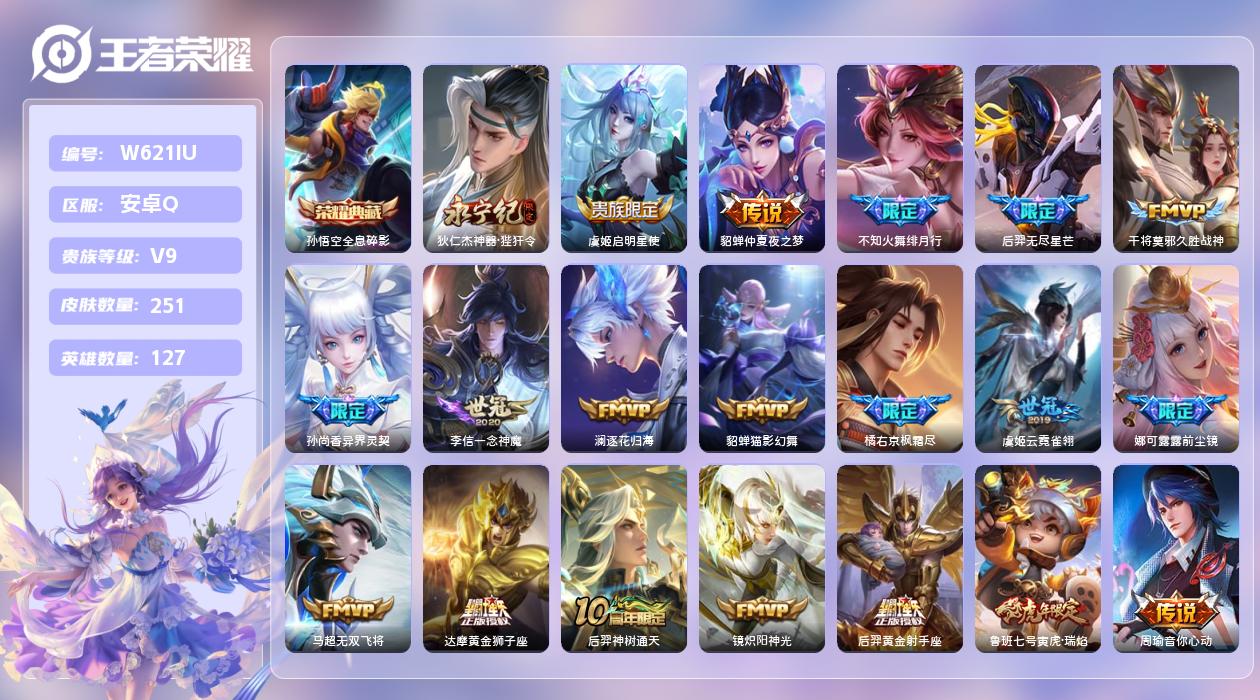Select the 貂蝉仲夏夜之梦 legend skin
Viewport: 1260px width, 700px height.
pos(762,158)
